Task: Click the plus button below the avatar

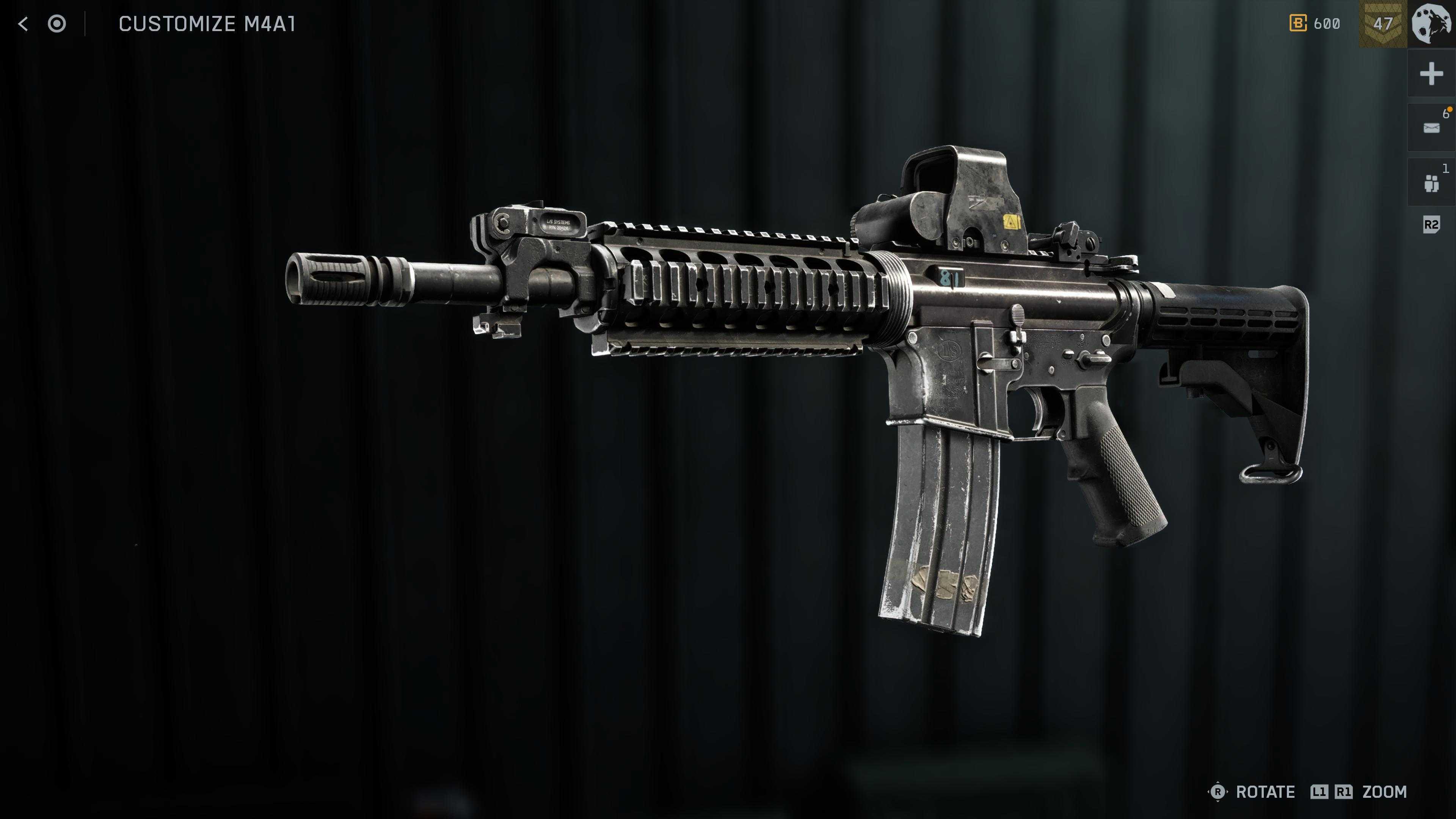Action: point(1431,74)
